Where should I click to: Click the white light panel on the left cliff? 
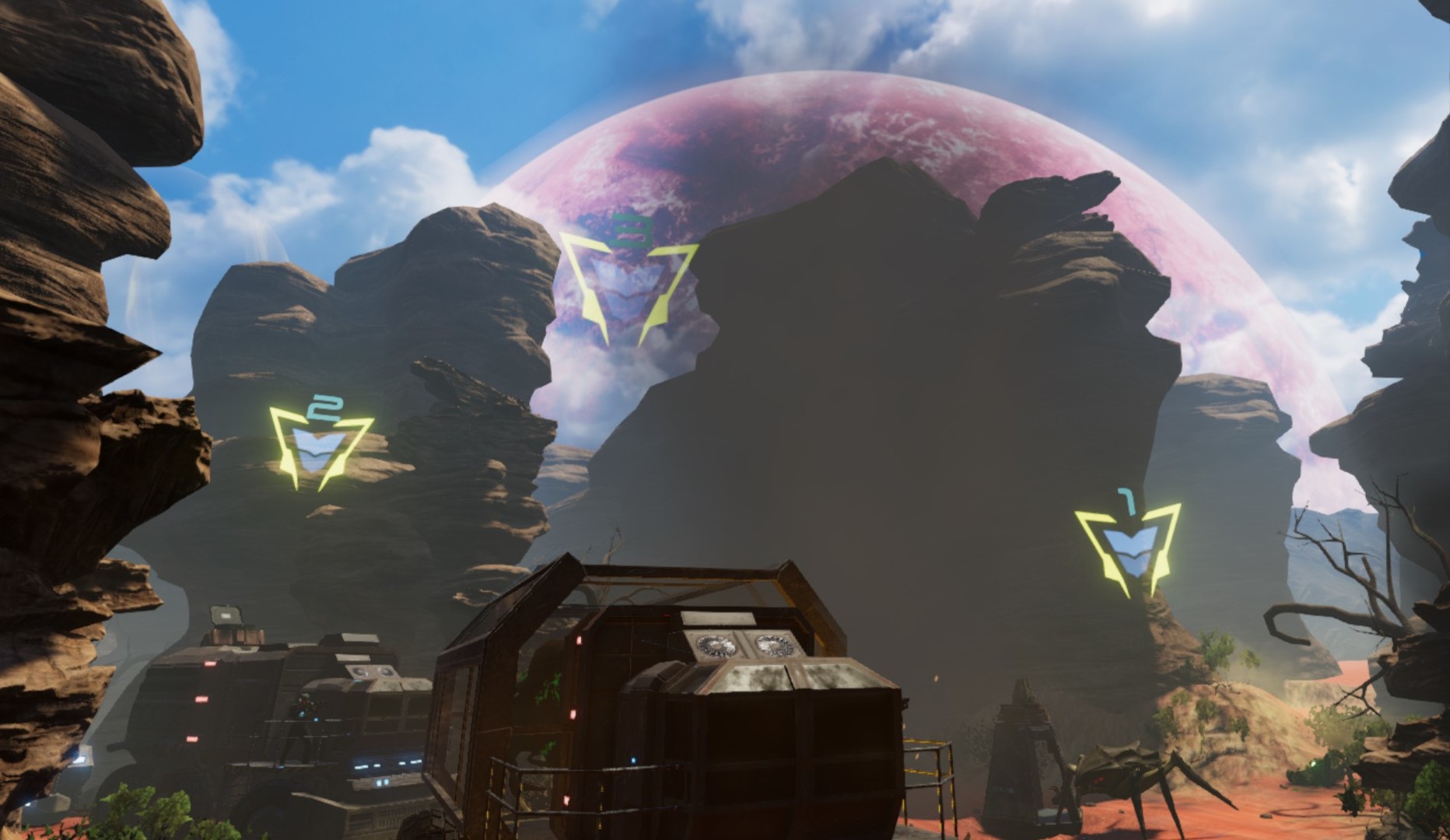[x=82, y=761]
